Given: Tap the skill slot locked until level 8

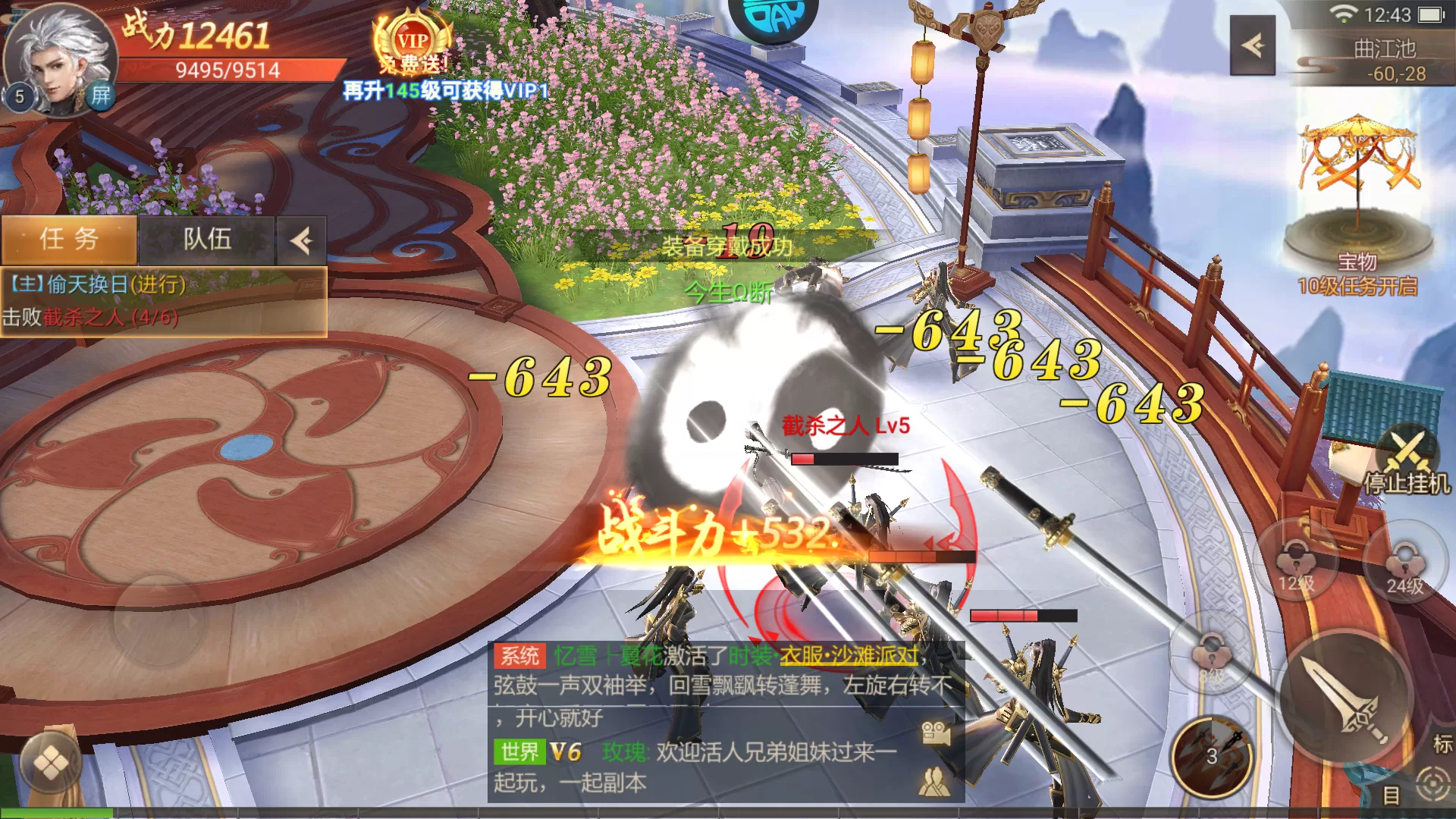Looking at the screenshot, I should (x=1211, y=657).
